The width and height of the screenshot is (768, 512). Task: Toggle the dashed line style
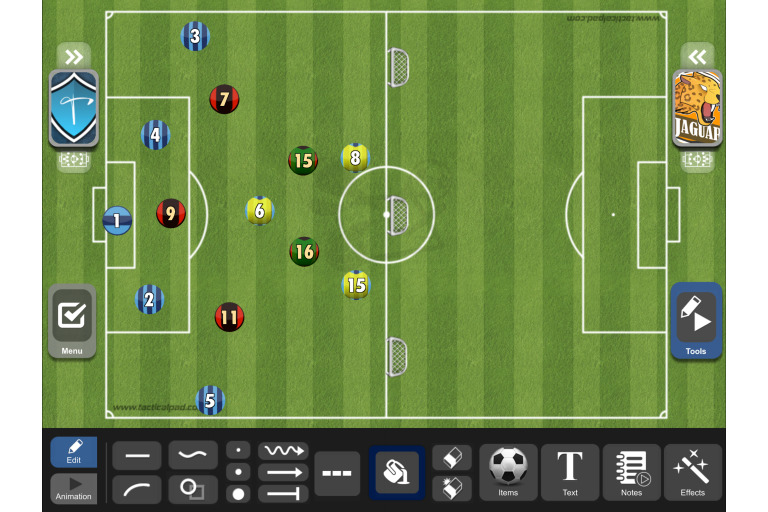[337, 473]
